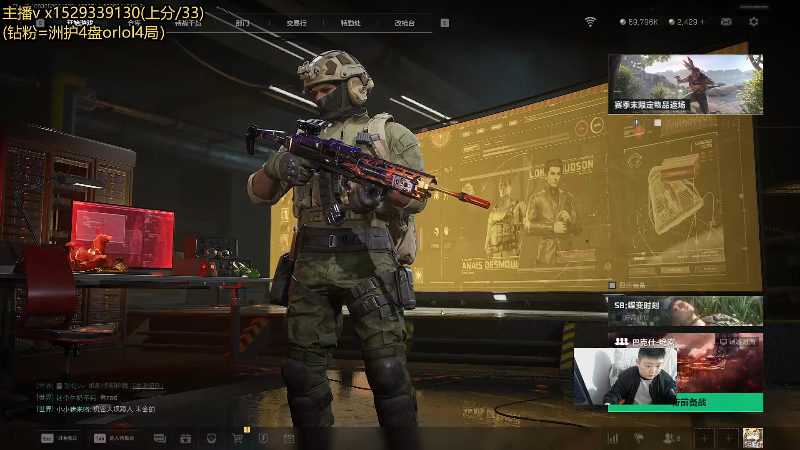Open the player avatar in bottom corner
The height and width of the screenshot is (450, 800).
point(752,438)
